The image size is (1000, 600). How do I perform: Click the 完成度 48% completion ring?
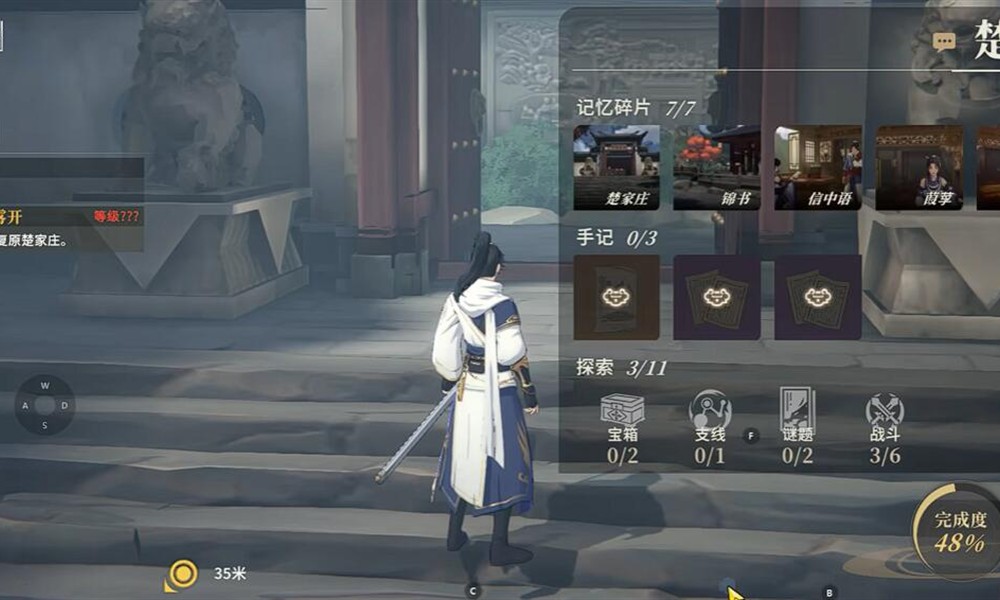[x=956, y=532]
